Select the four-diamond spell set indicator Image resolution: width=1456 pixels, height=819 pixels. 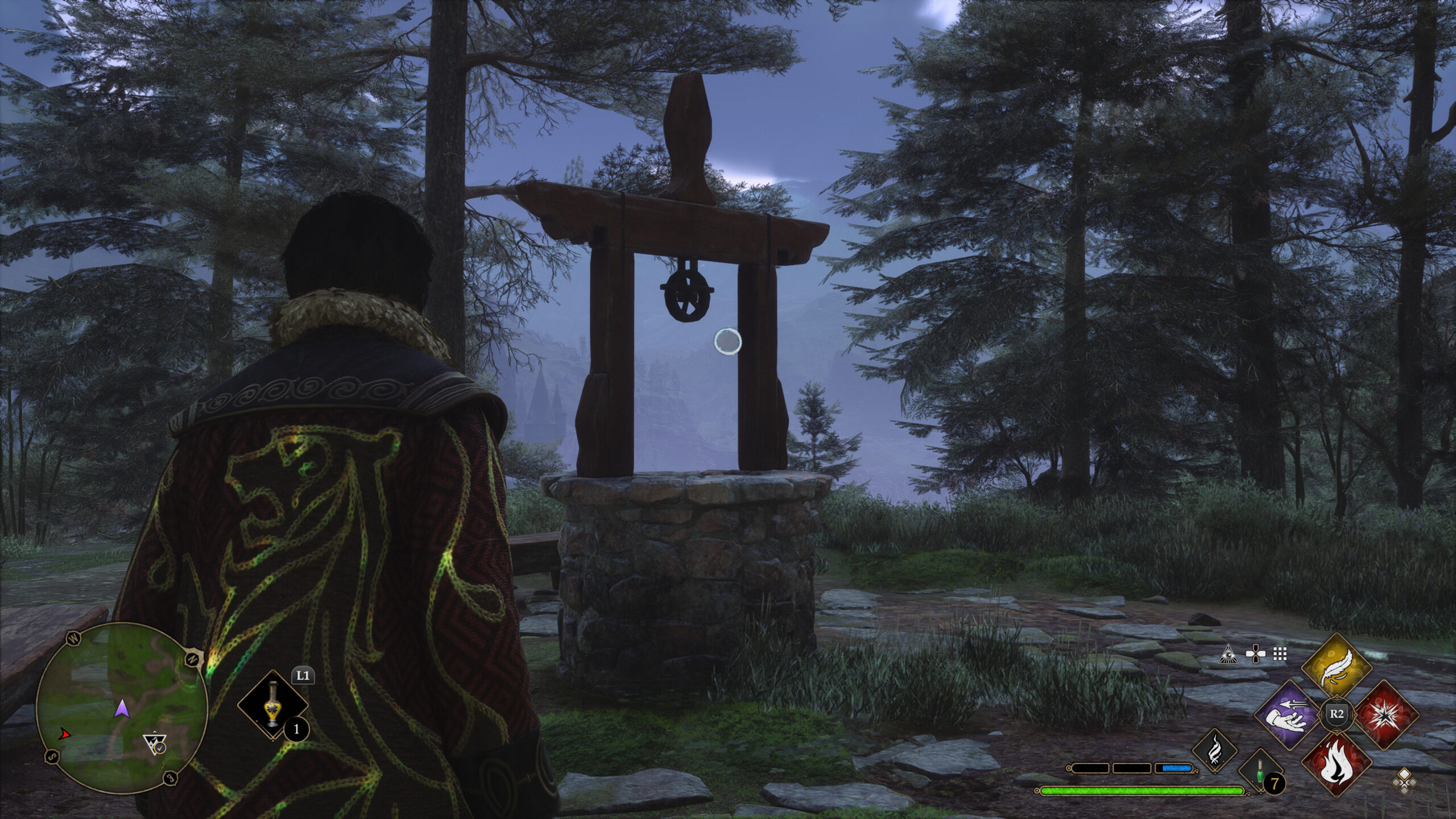coord(1404,780)
